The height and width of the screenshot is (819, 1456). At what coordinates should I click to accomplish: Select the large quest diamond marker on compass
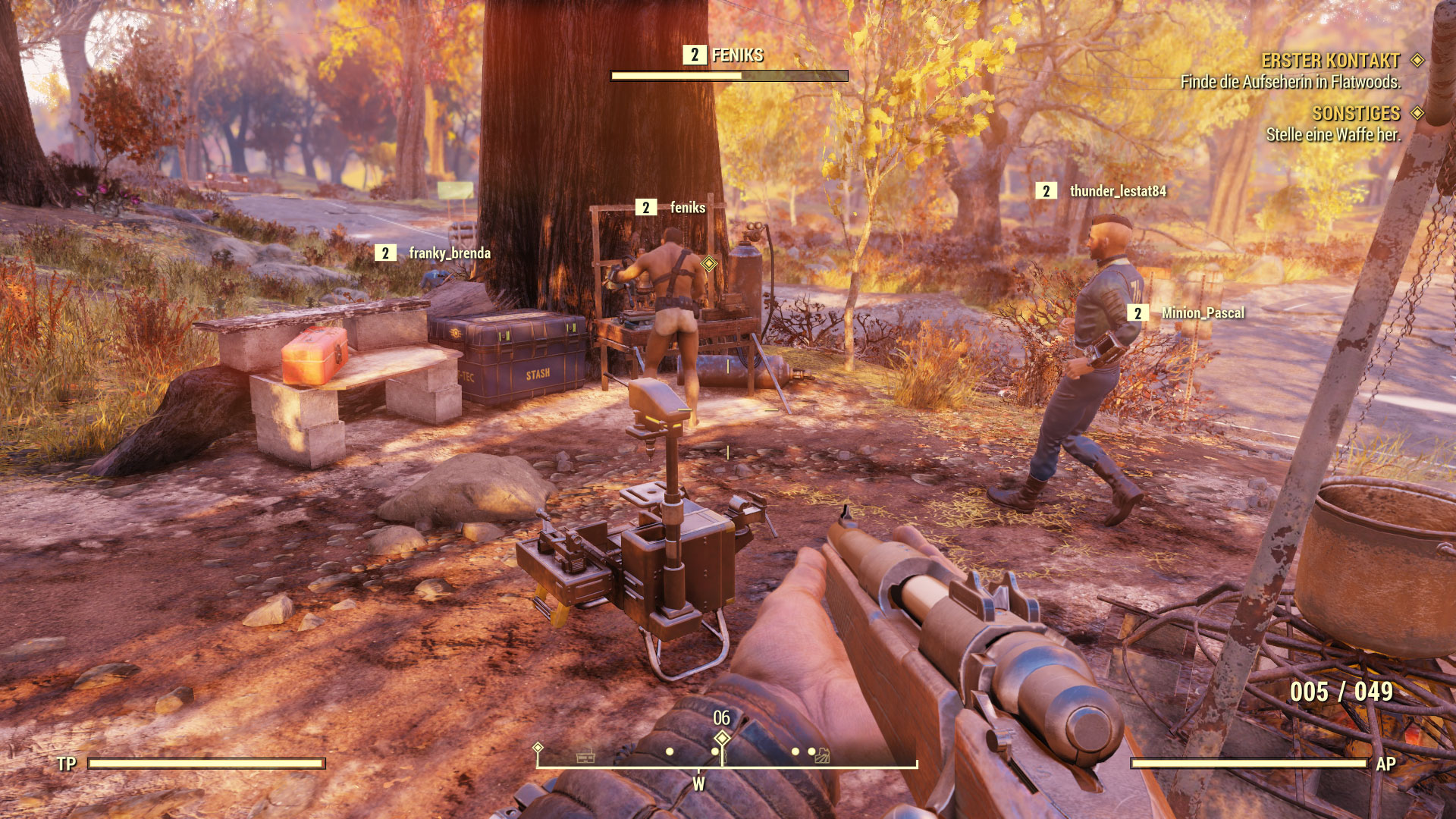point(722,738)
